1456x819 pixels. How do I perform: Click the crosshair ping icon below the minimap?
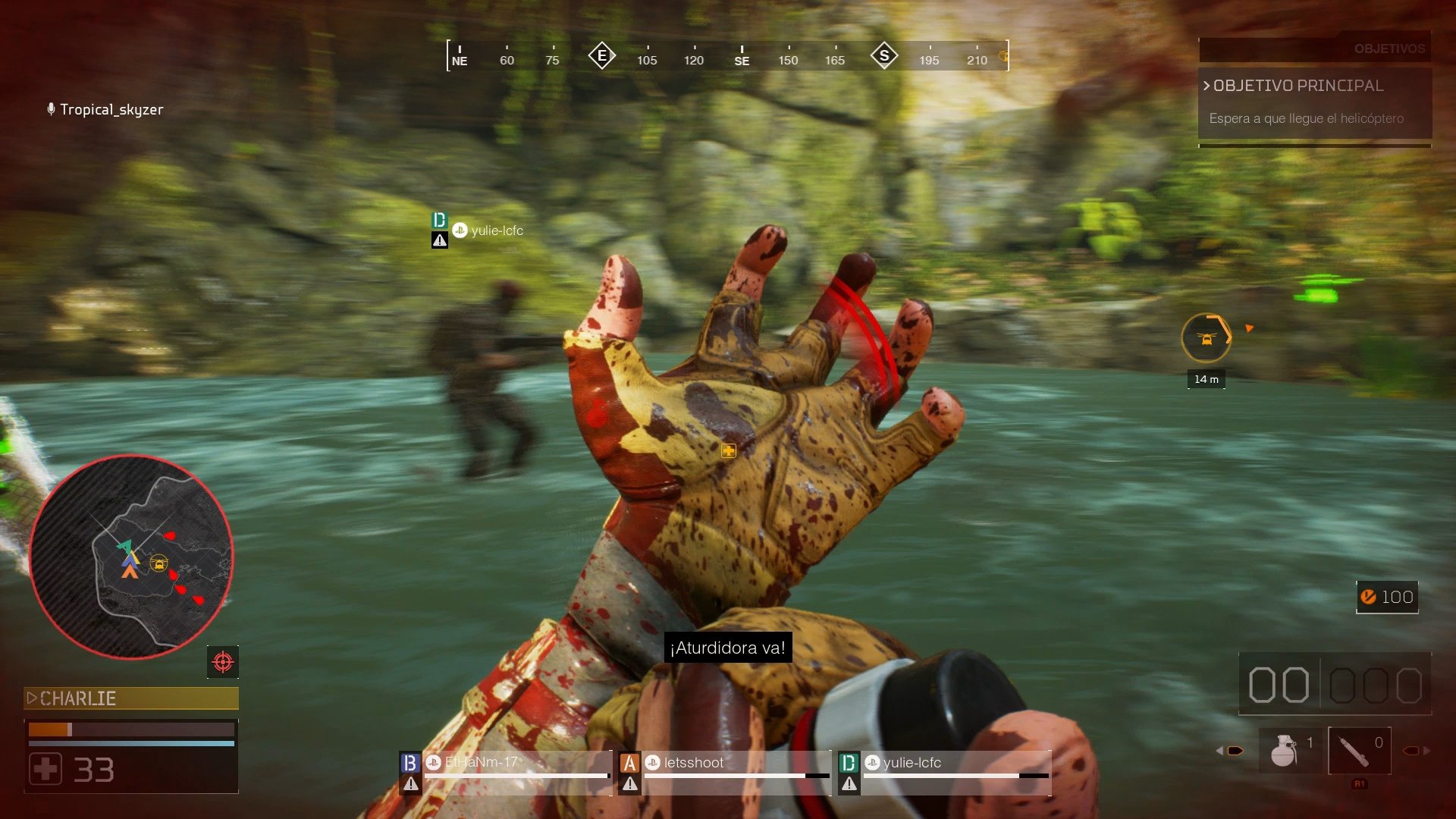coord(222,661)
